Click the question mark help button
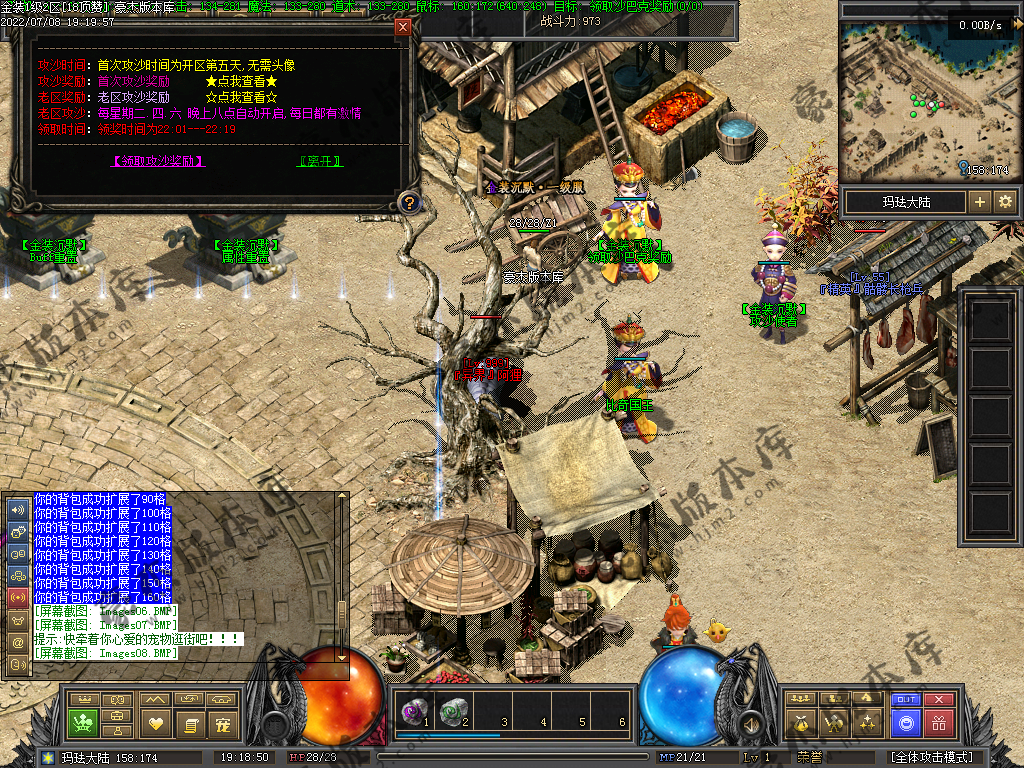 [408, 203]
